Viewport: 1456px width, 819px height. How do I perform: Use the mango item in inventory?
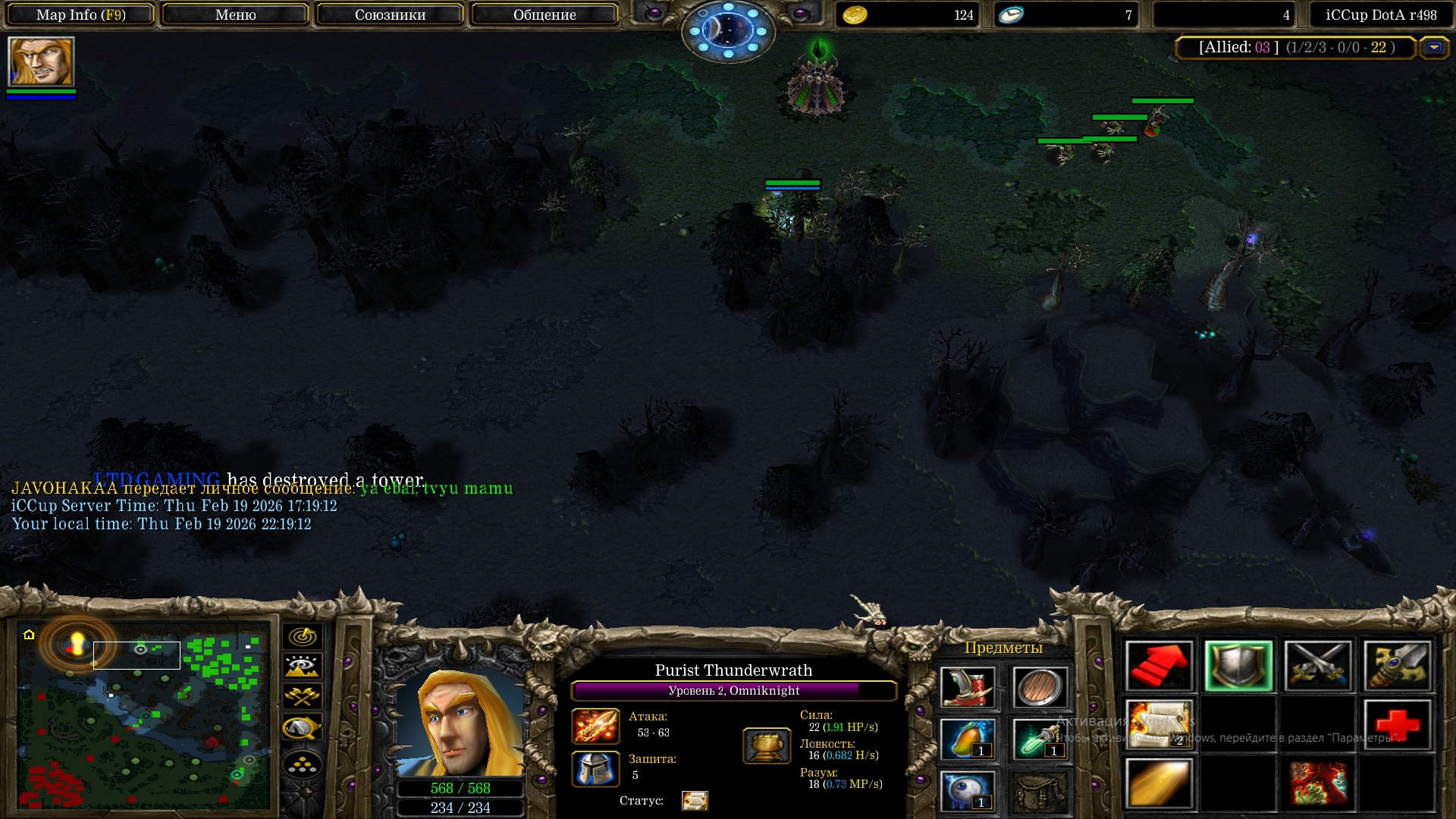pos(967,739)
